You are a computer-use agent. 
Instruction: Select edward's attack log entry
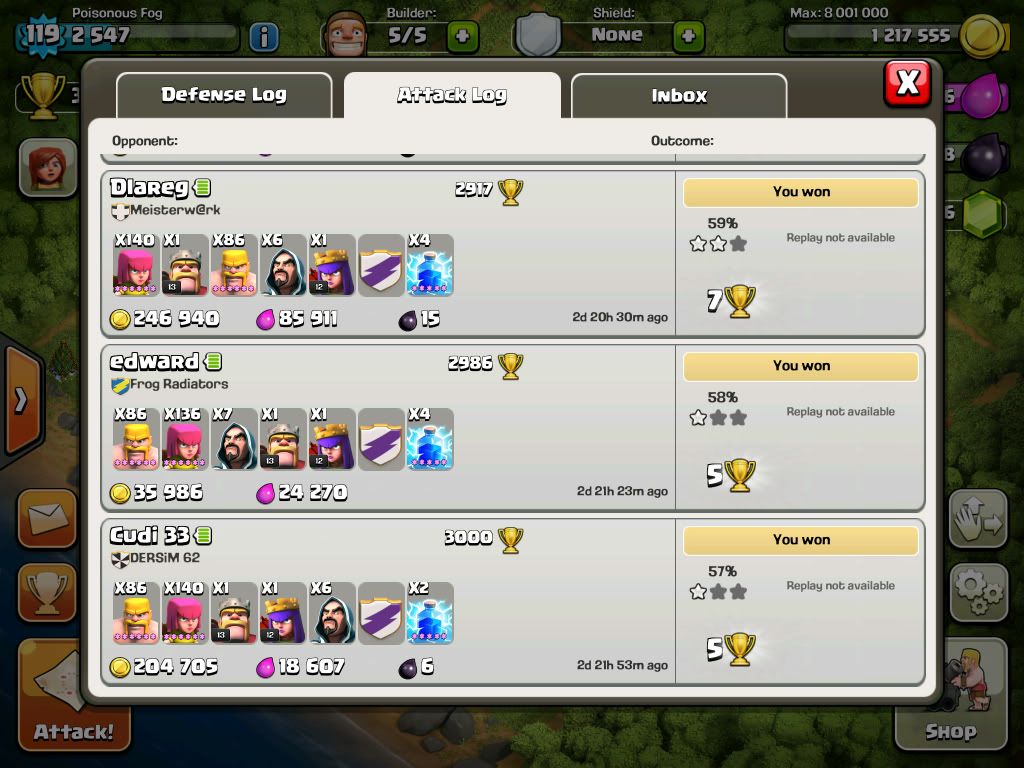390,428
